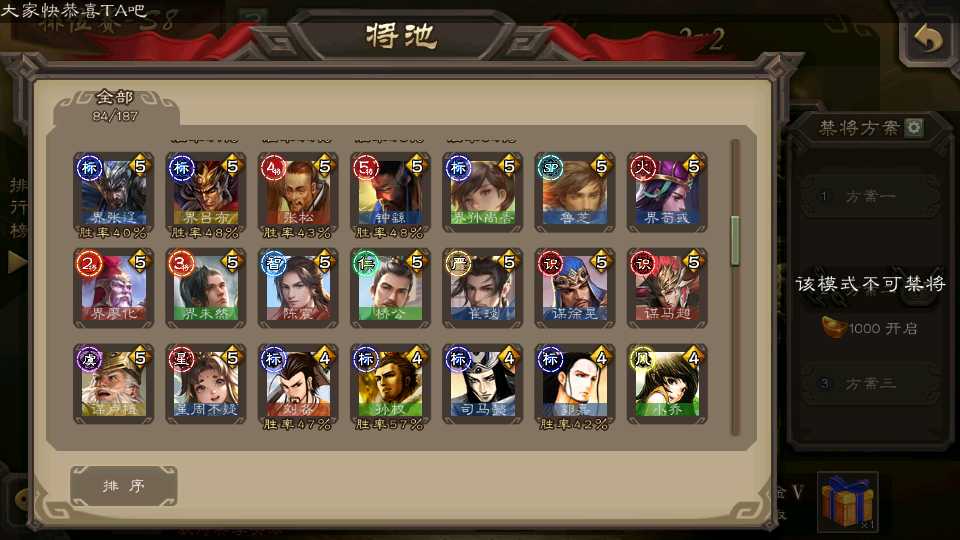Choose the 界张辽 general card
Screen dimensions: 960x540
click(113, 192)
